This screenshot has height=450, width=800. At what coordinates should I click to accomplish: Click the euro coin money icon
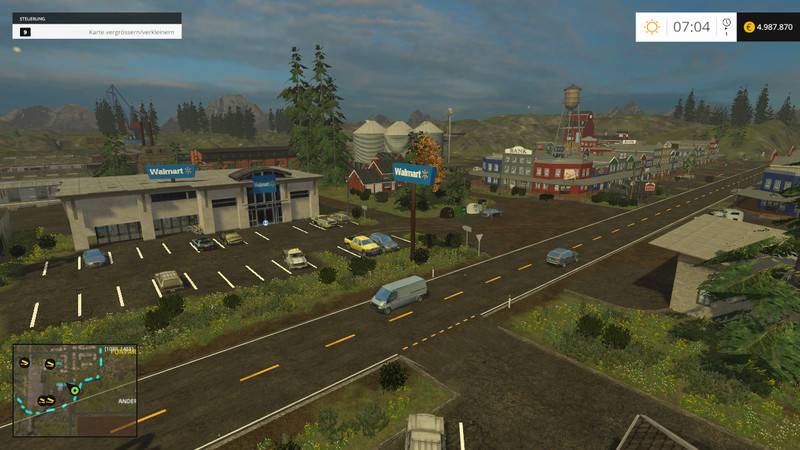coord(750,27)
